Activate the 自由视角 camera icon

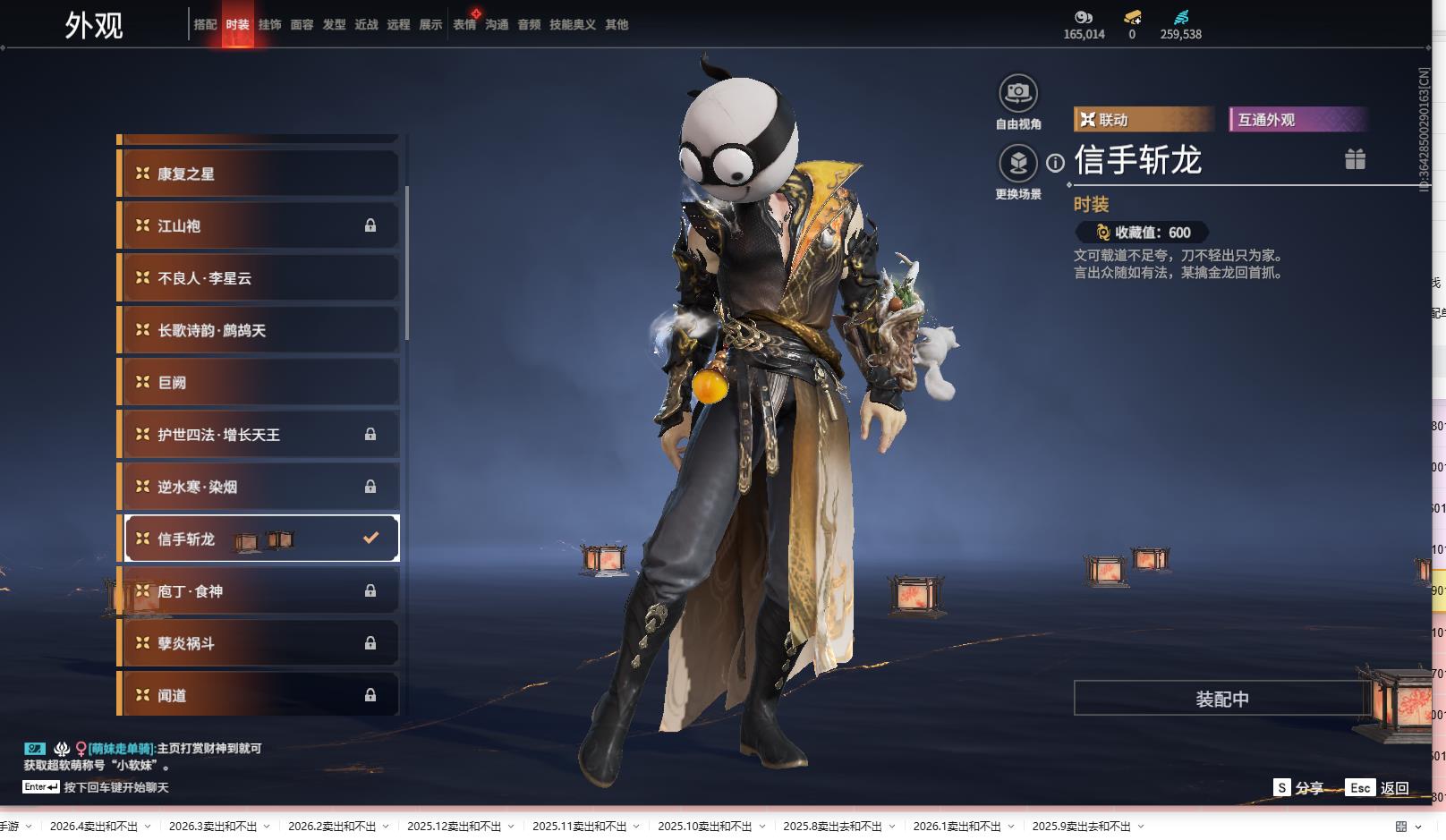tap(1017, 93)
